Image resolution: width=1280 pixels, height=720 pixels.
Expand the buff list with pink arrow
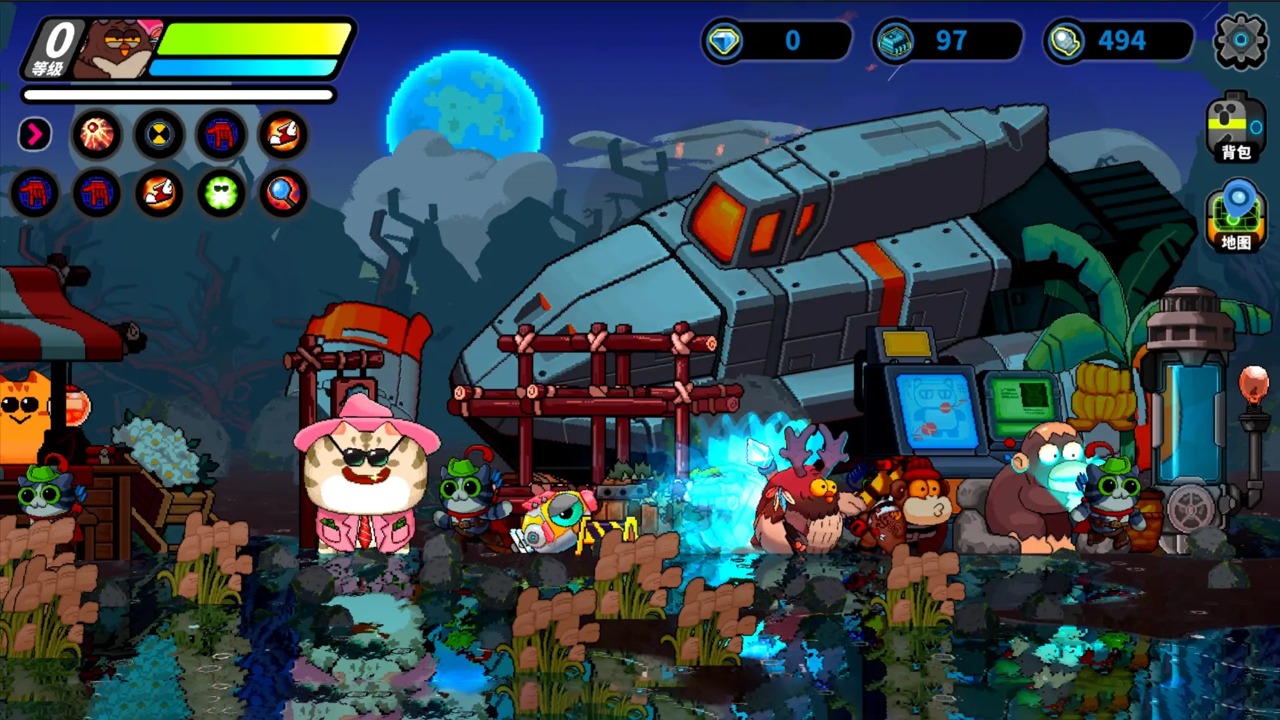tap(35, 134)
